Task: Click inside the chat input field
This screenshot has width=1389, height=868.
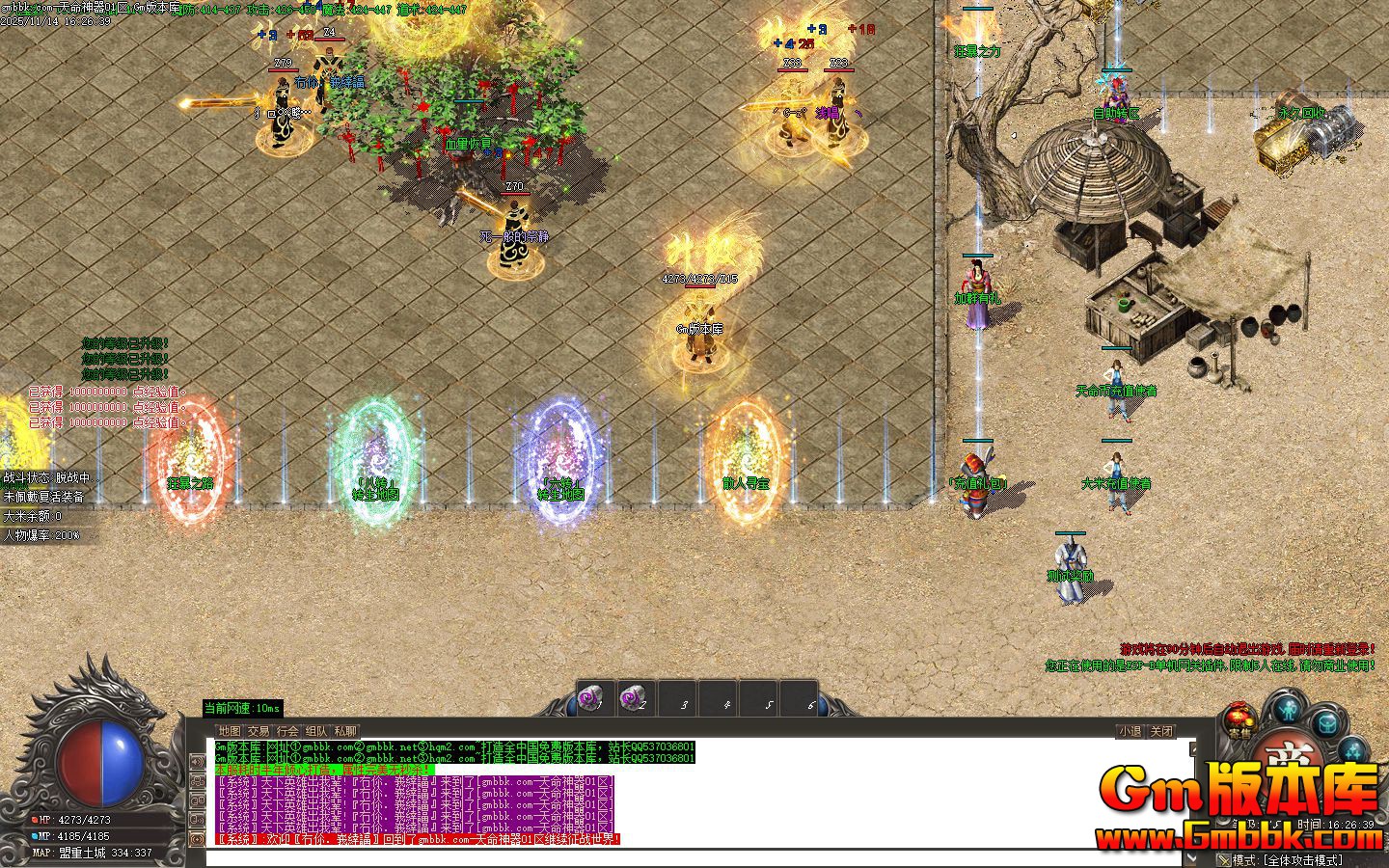Action: [675, 858]
